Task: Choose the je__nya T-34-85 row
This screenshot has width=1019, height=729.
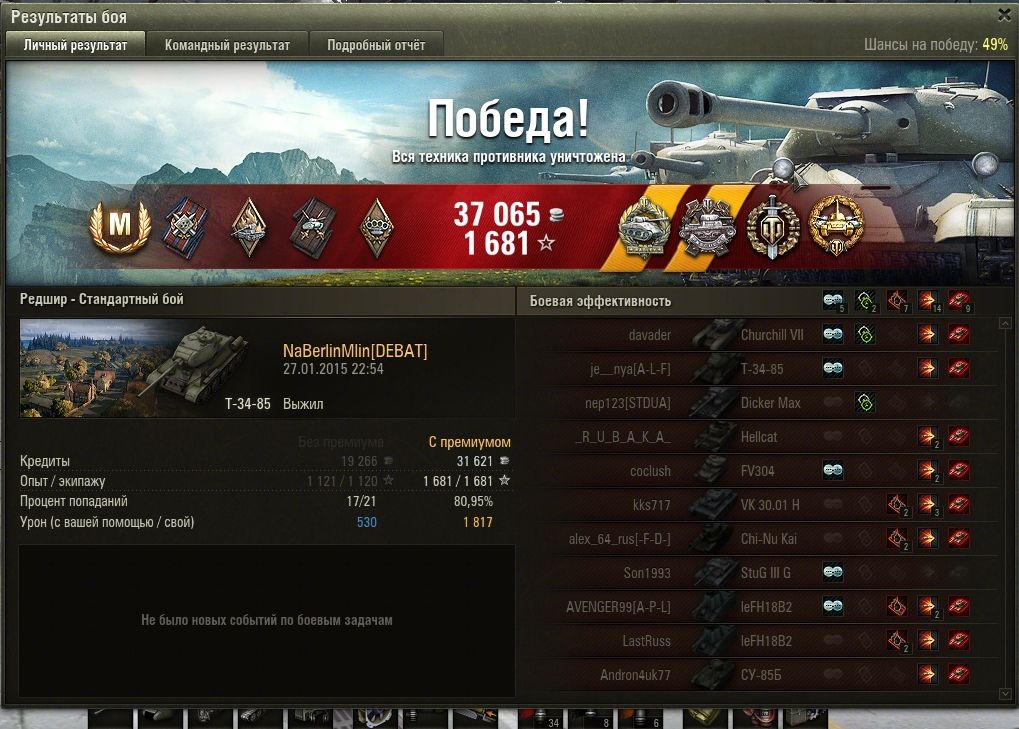Action: 758,369
